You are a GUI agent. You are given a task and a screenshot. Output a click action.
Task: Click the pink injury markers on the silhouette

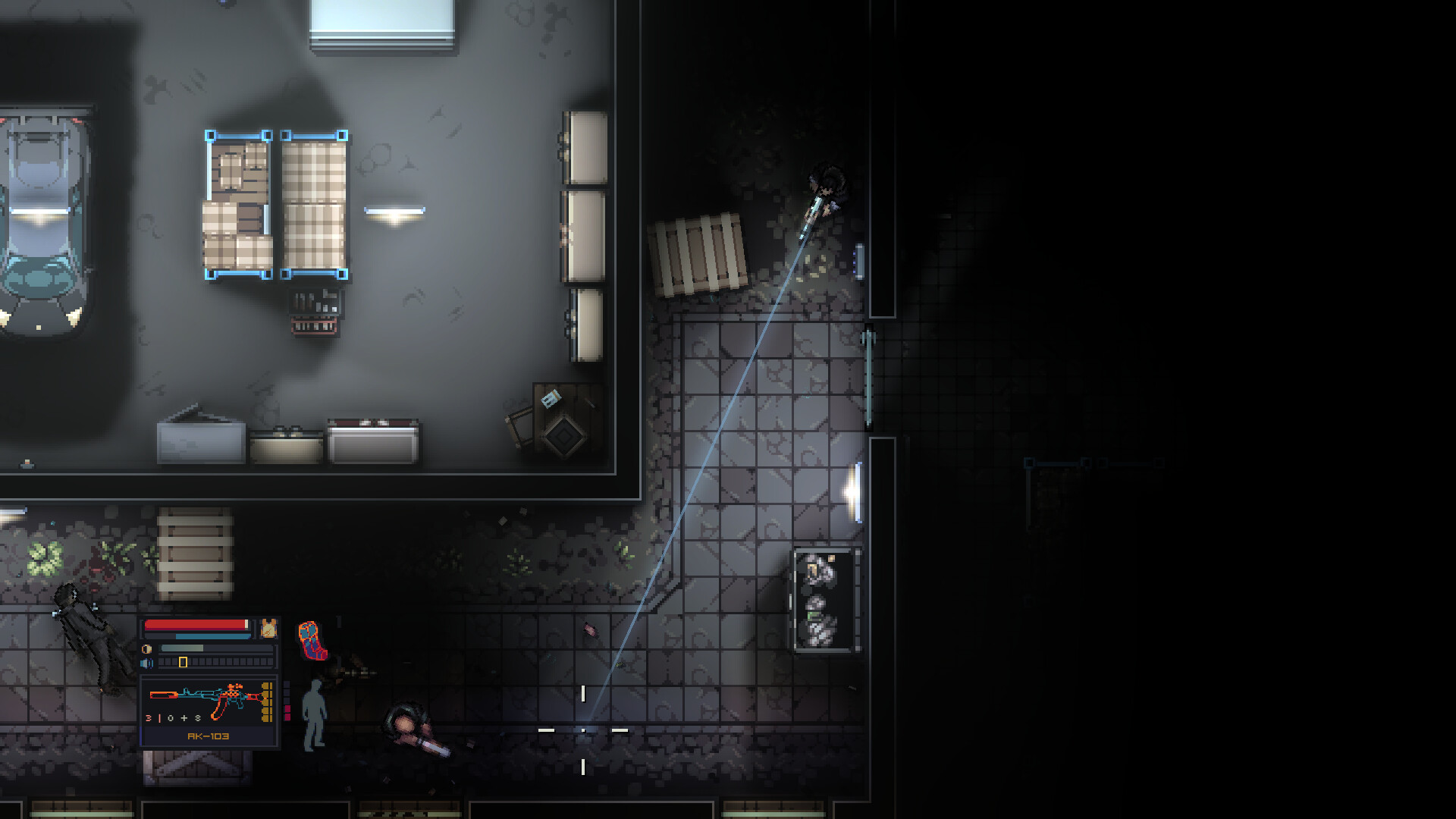288,713
